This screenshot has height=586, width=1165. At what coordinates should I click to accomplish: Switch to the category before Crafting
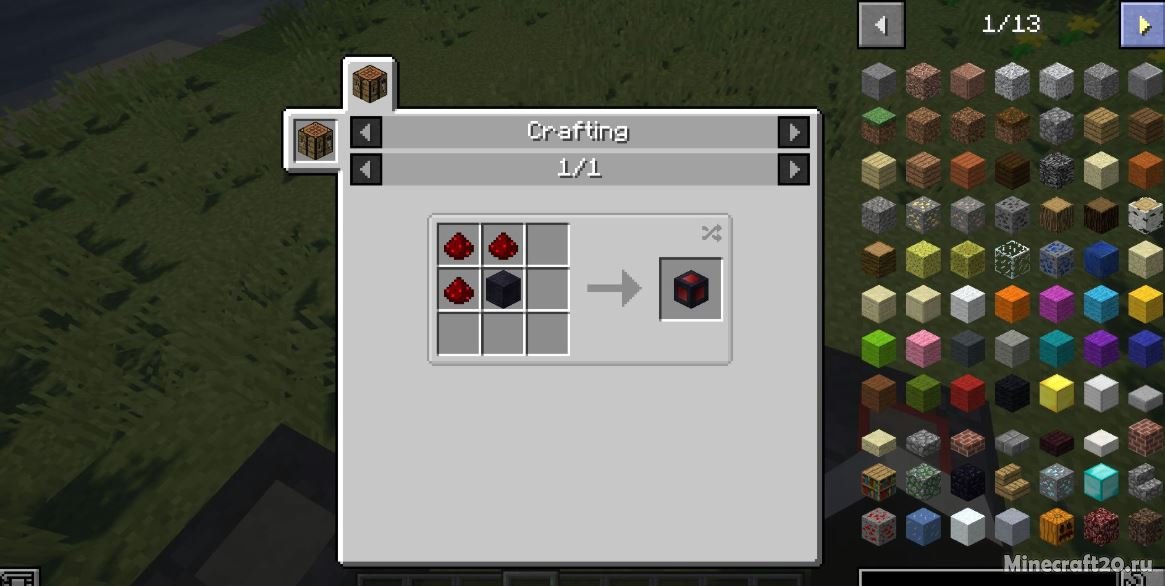point(366,132)
